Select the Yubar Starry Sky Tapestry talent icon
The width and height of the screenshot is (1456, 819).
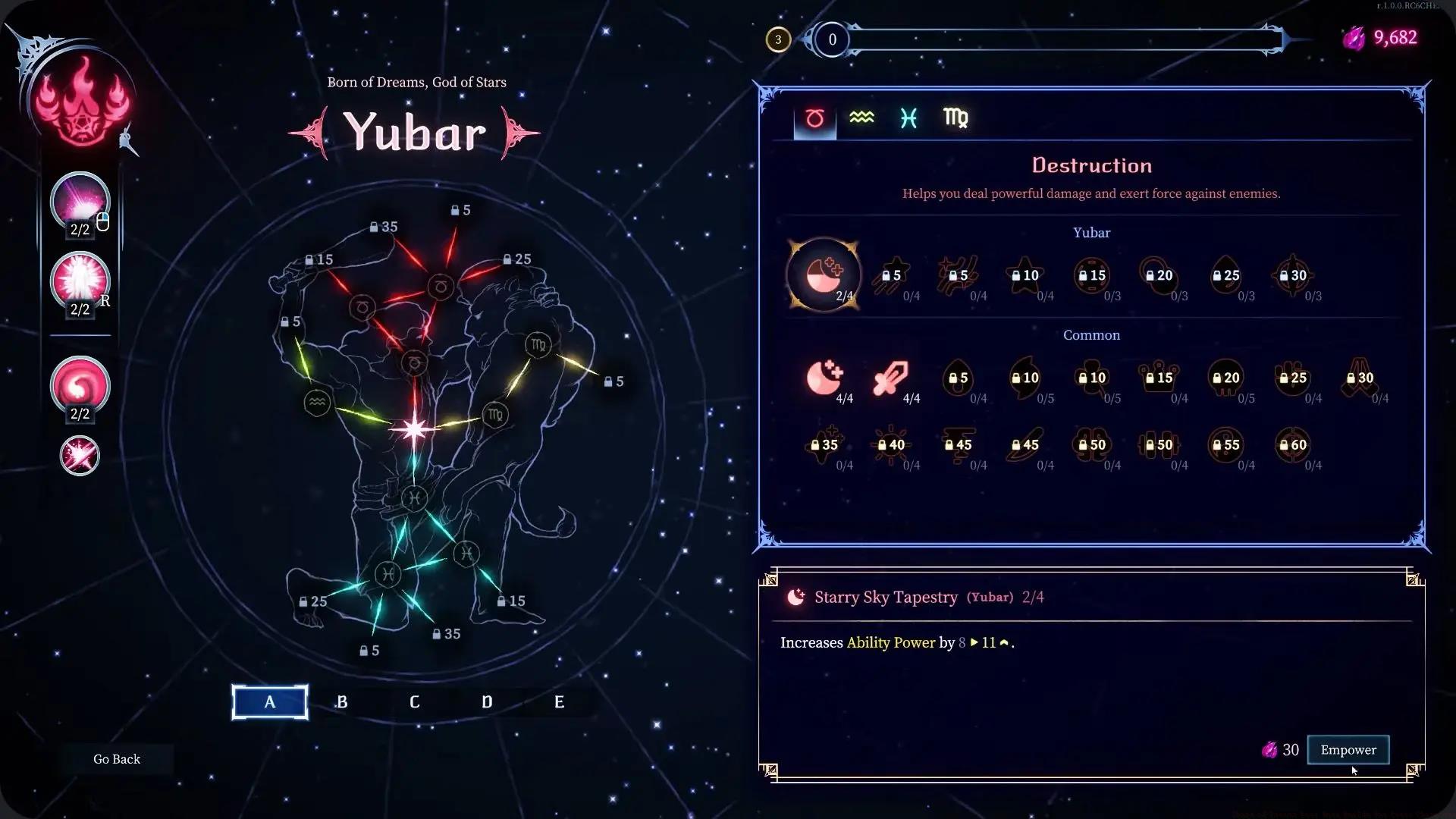pos(824,275)
